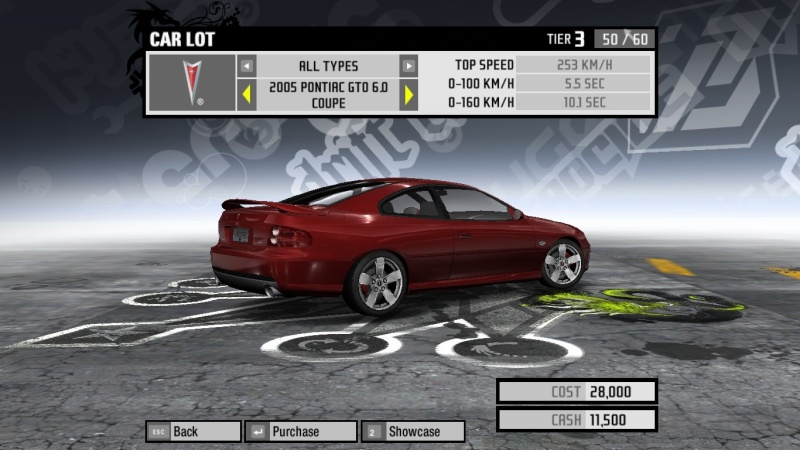Select the 2005 Pontiac GTO 6.0 Coupe entry
The height and width of the screenshot is (450, 800).
327,95
